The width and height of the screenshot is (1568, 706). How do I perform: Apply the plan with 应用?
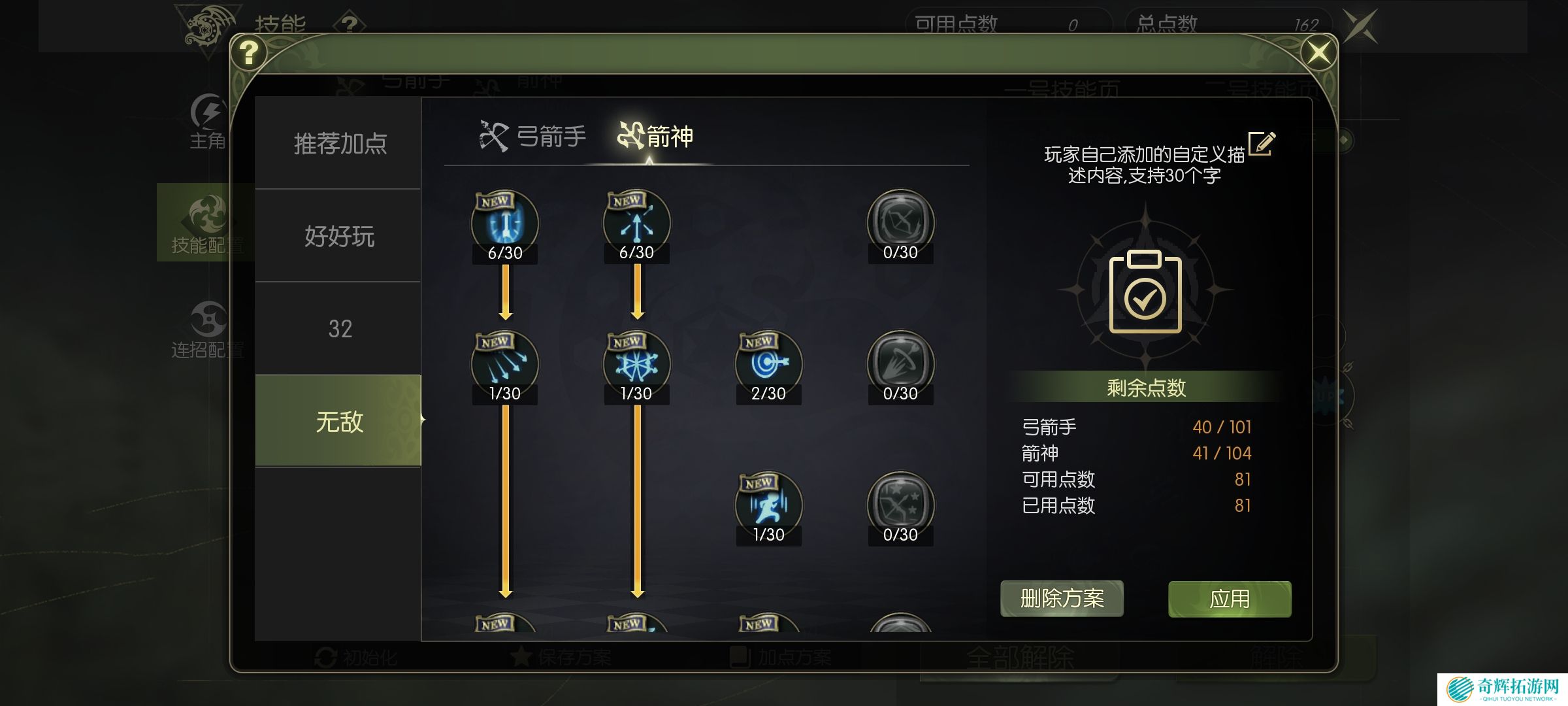click(x=1229, y=598)
